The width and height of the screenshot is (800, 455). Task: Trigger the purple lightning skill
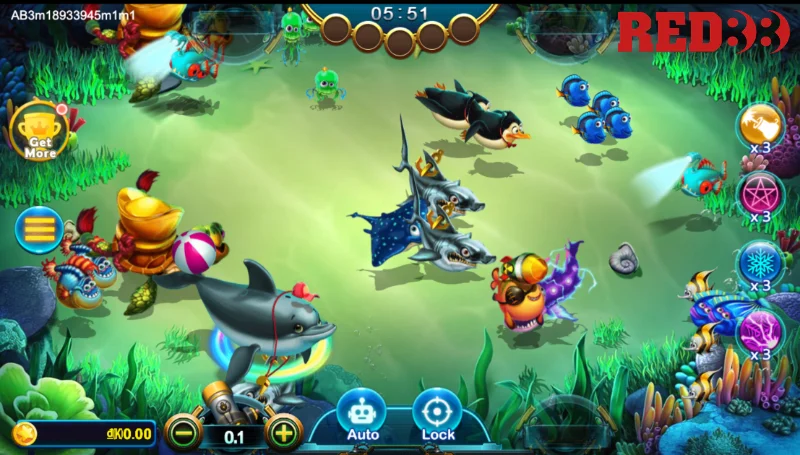[760, 331]
